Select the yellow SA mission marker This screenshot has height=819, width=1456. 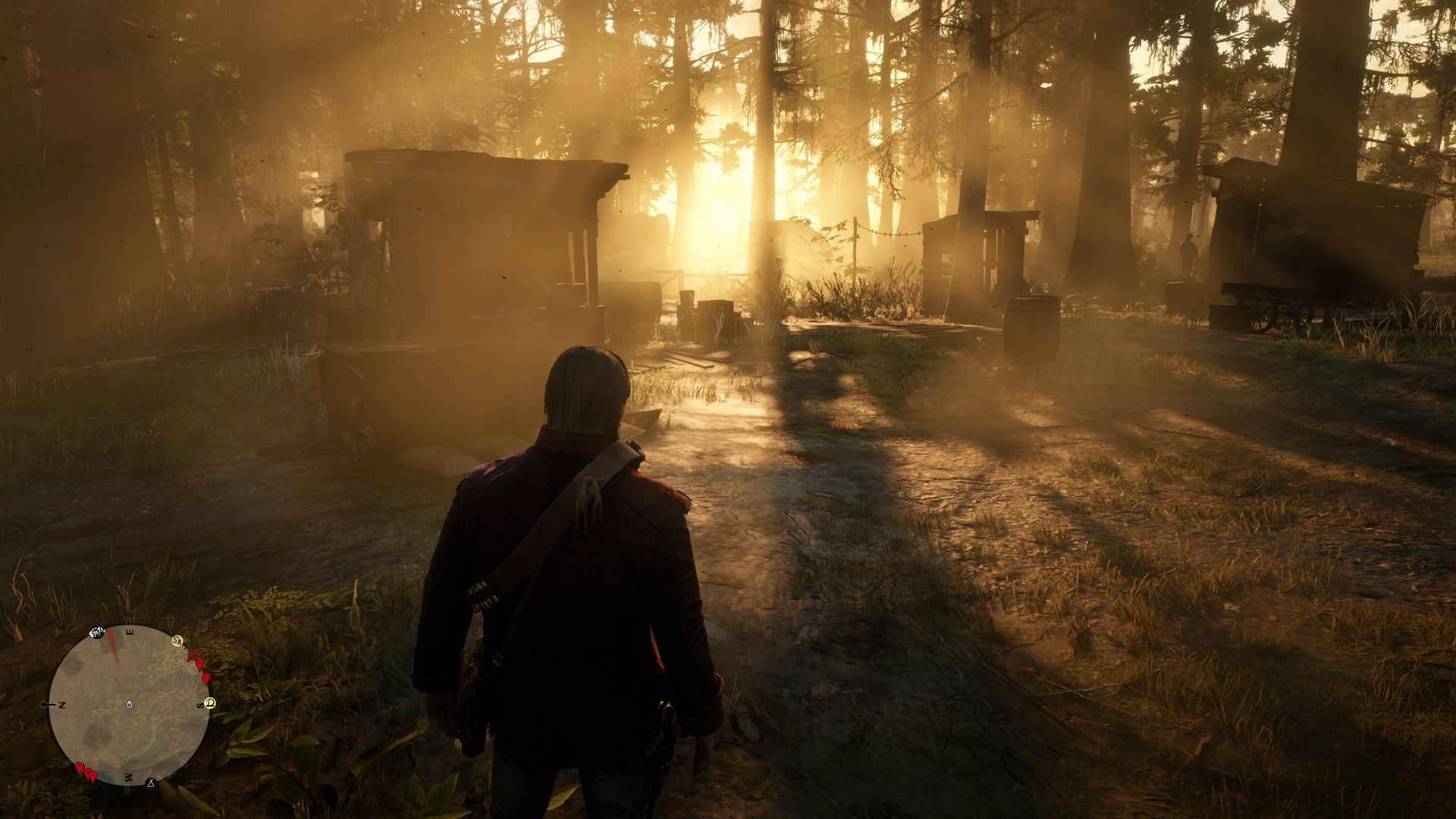tap(177, 641)
